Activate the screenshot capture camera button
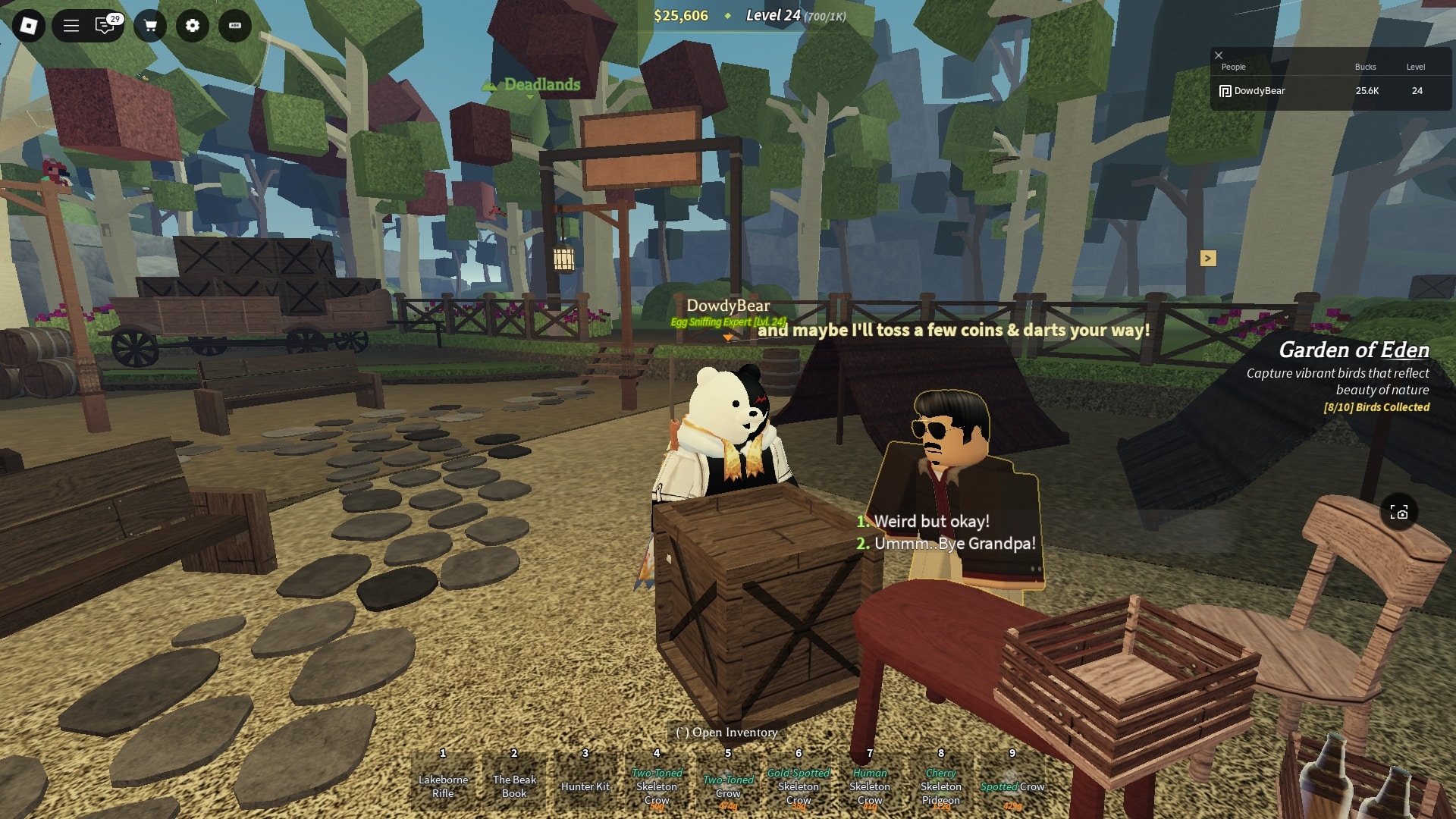 coord(1399,513)
